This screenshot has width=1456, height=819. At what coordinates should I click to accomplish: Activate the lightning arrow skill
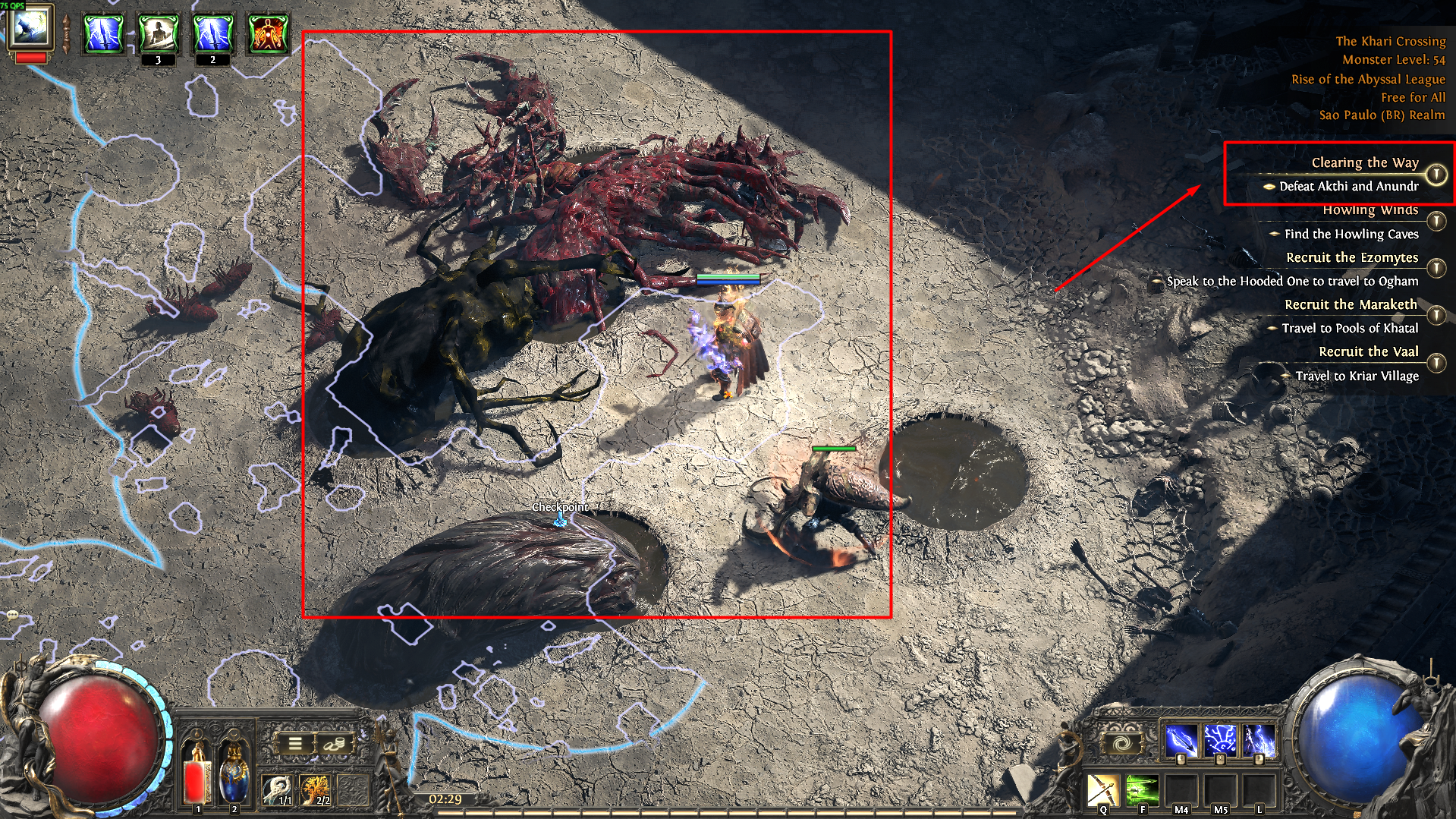point(1181,740)
